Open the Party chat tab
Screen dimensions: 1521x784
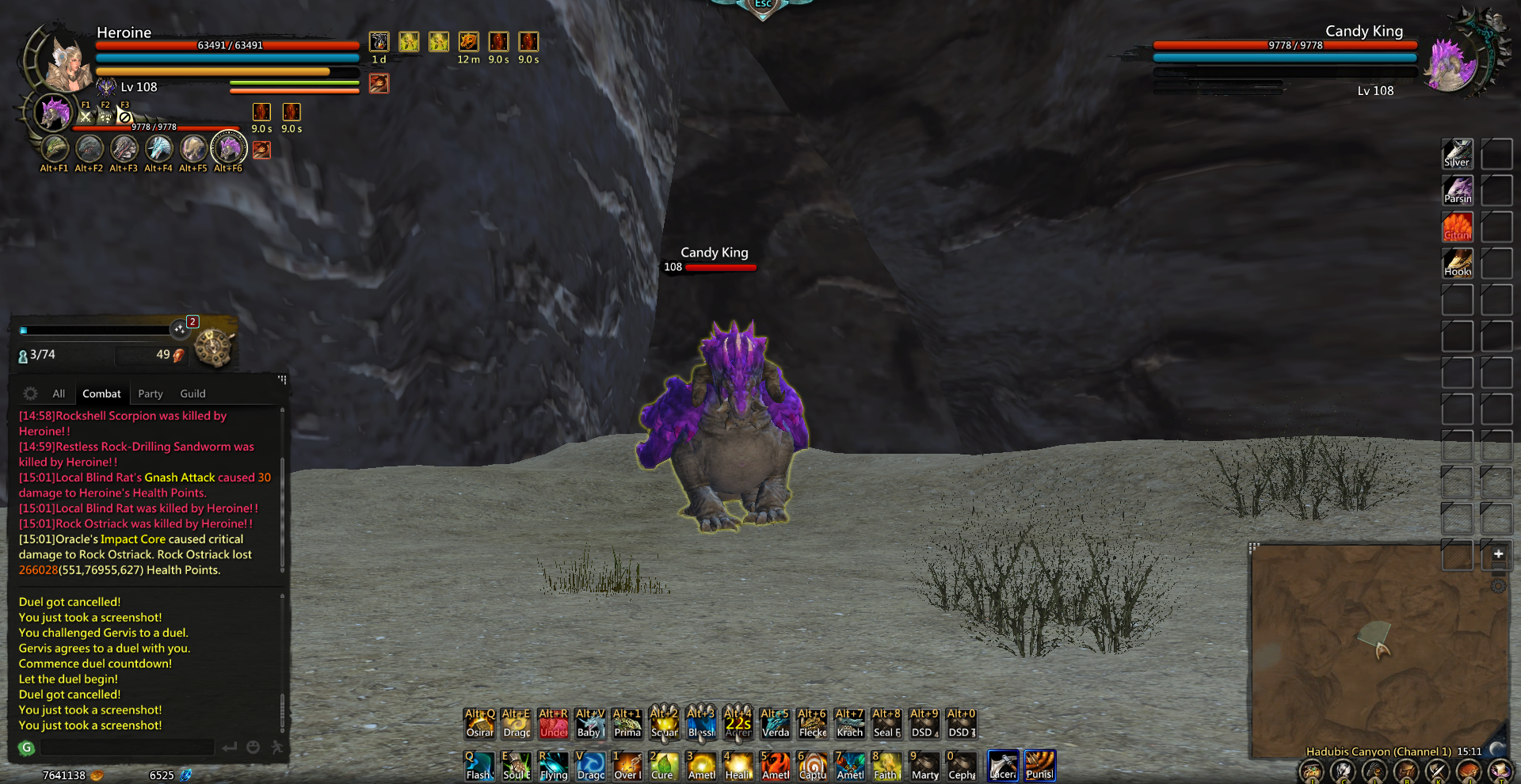click(x=150, y=394)
